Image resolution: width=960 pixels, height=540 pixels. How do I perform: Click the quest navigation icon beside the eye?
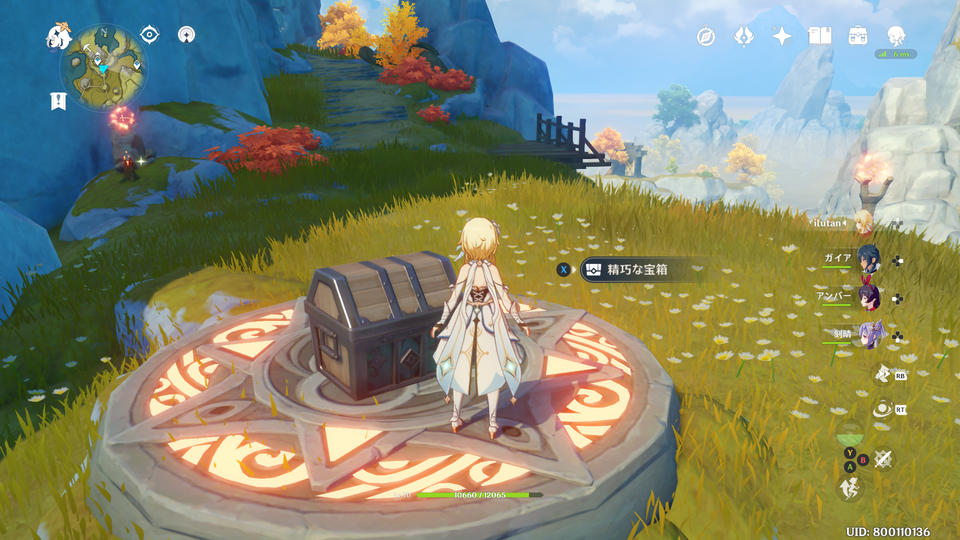[x=185, y=35]
